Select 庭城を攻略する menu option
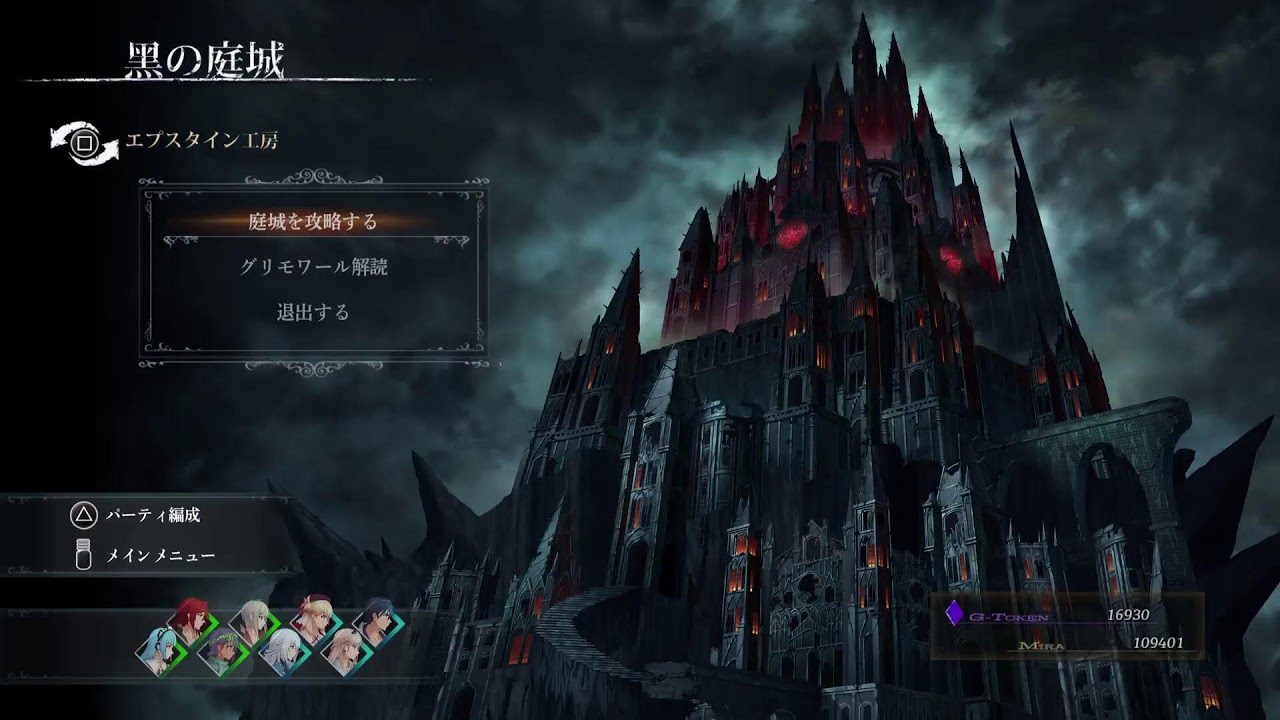 (x=313, y=222)
